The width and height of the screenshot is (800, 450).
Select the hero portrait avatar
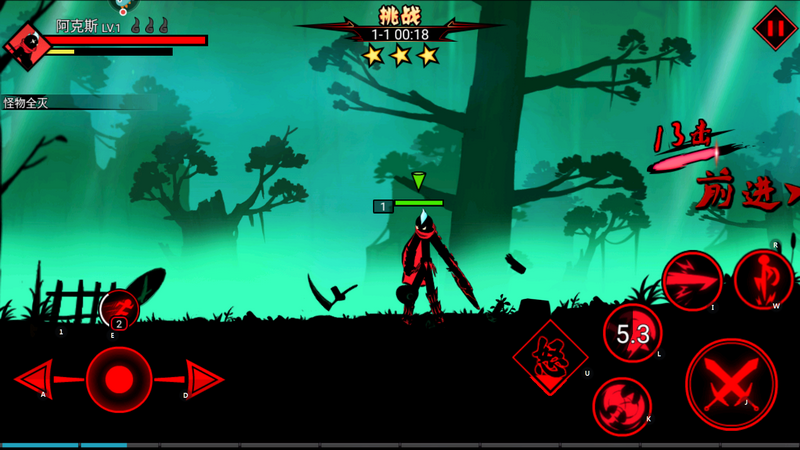click(x=27, y=43)
